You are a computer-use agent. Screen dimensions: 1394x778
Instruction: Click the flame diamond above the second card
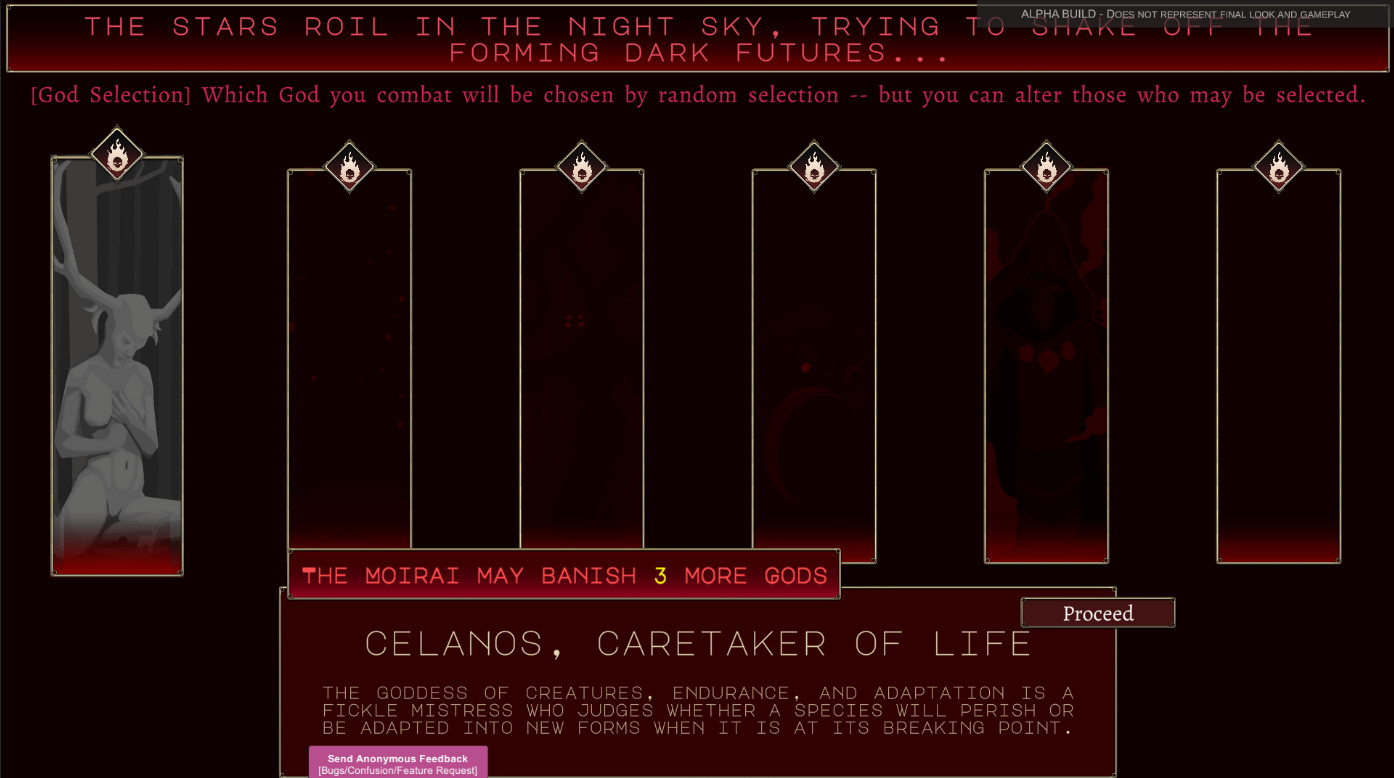[x=349, y=168]
